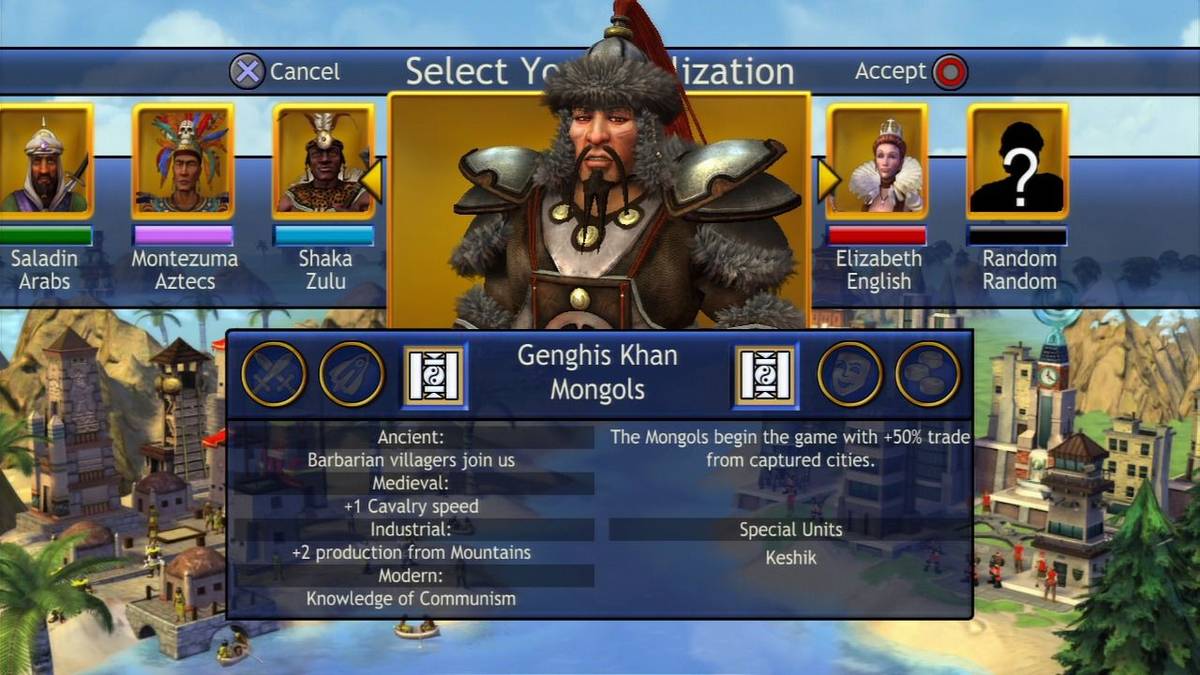Select Saladin of the Arabs portrait
This screenshot has width=1200, height=675.
(44, 162)
